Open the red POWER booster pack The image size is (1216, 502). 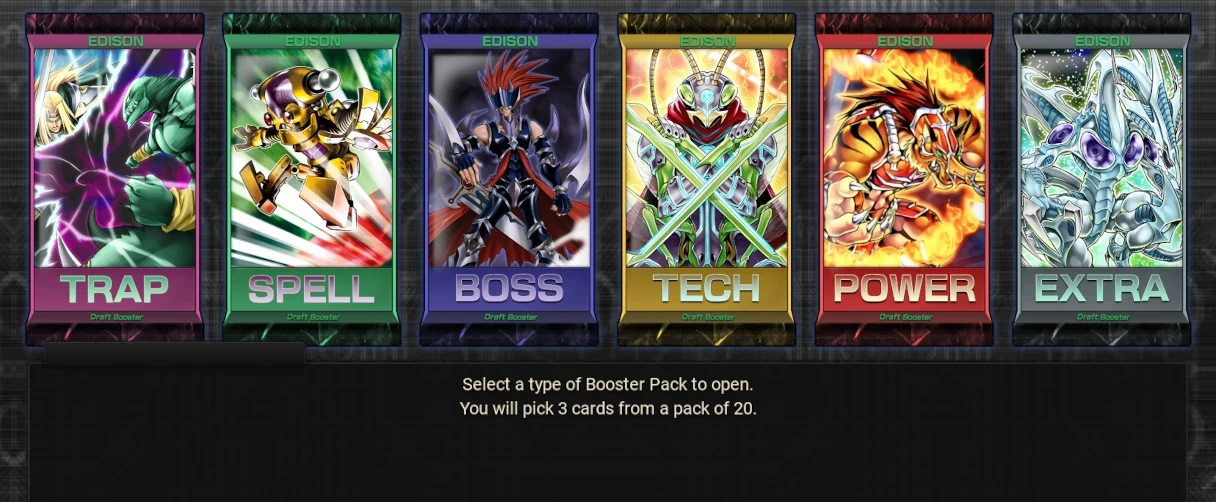tap(903, 180)
